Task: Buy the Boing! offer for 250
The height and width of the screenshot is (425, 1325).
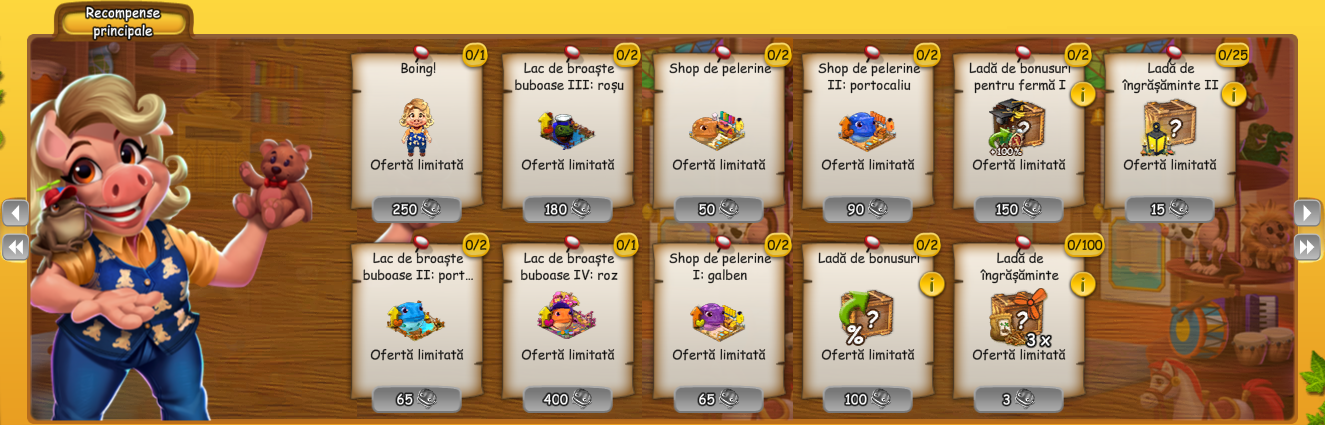Action: [x=416, y=209]
